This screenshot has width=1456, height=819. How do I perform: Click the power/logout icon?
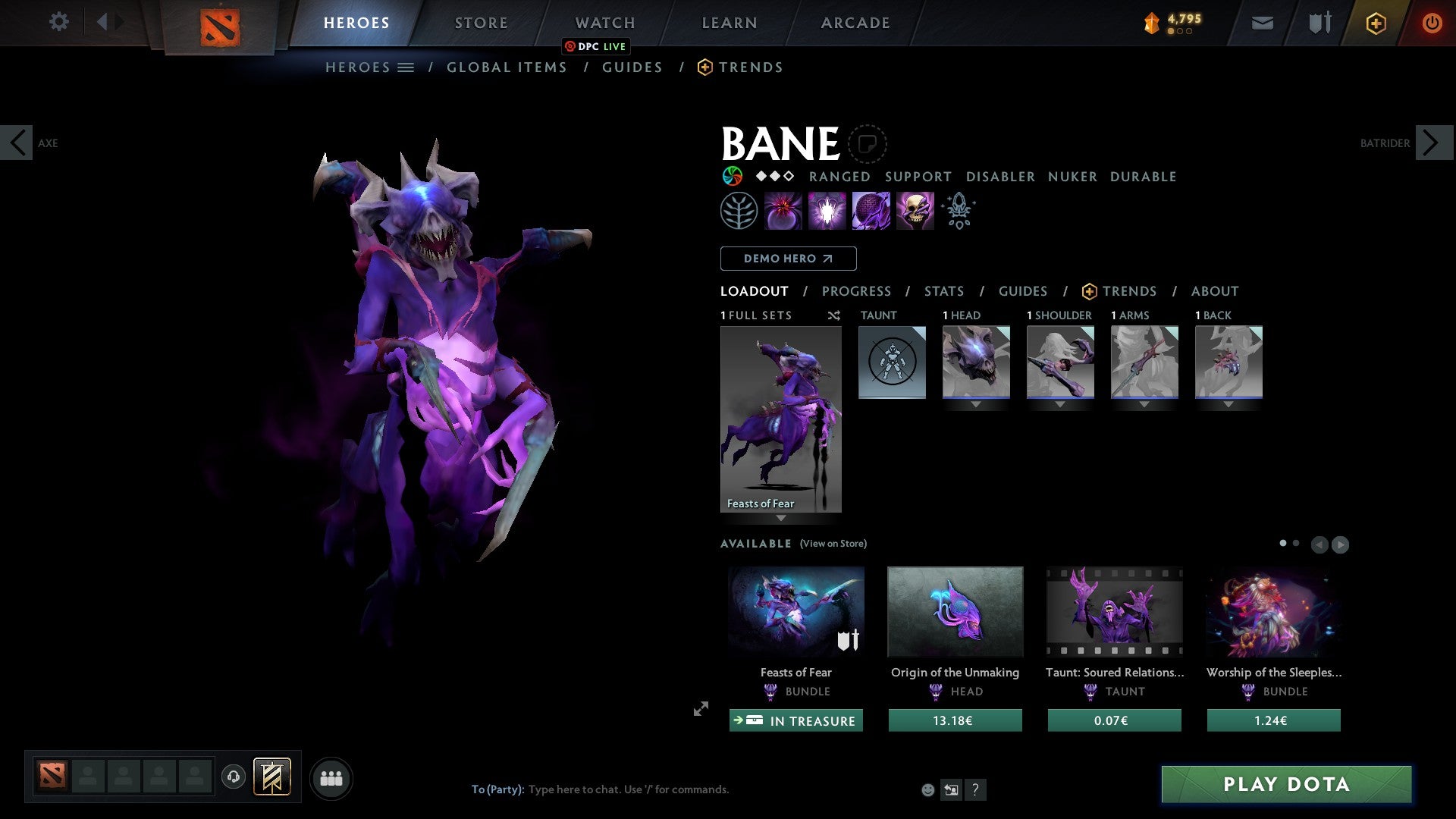(1432, 23)
